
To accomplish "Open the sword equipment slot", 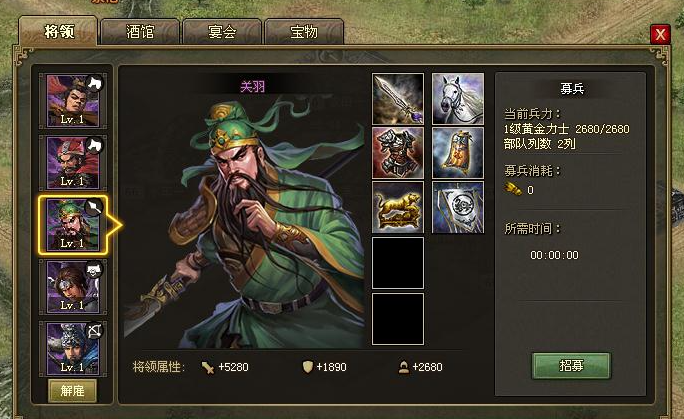I will click(x=398, y=99).
